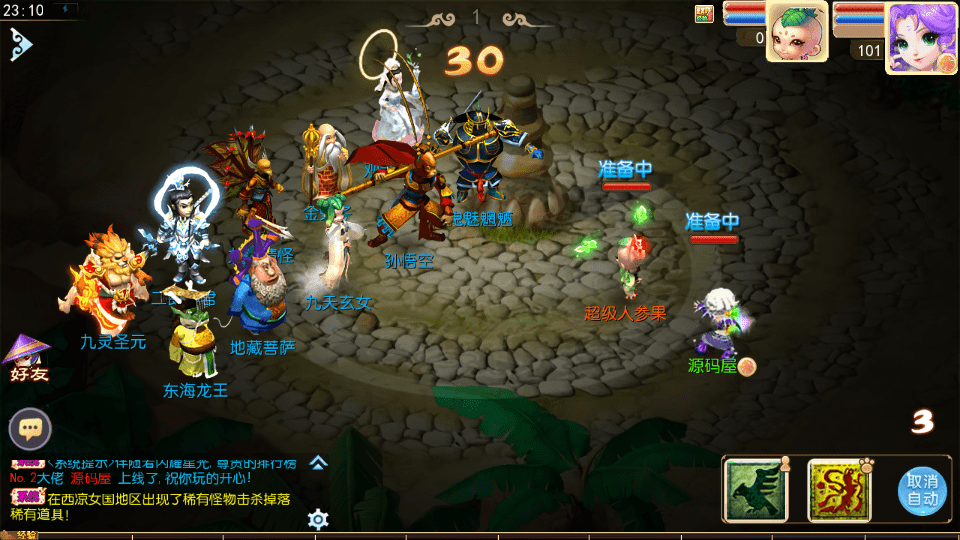
Task: Click the purple-haired player character portrait
Action: click(x=914, y=37)
